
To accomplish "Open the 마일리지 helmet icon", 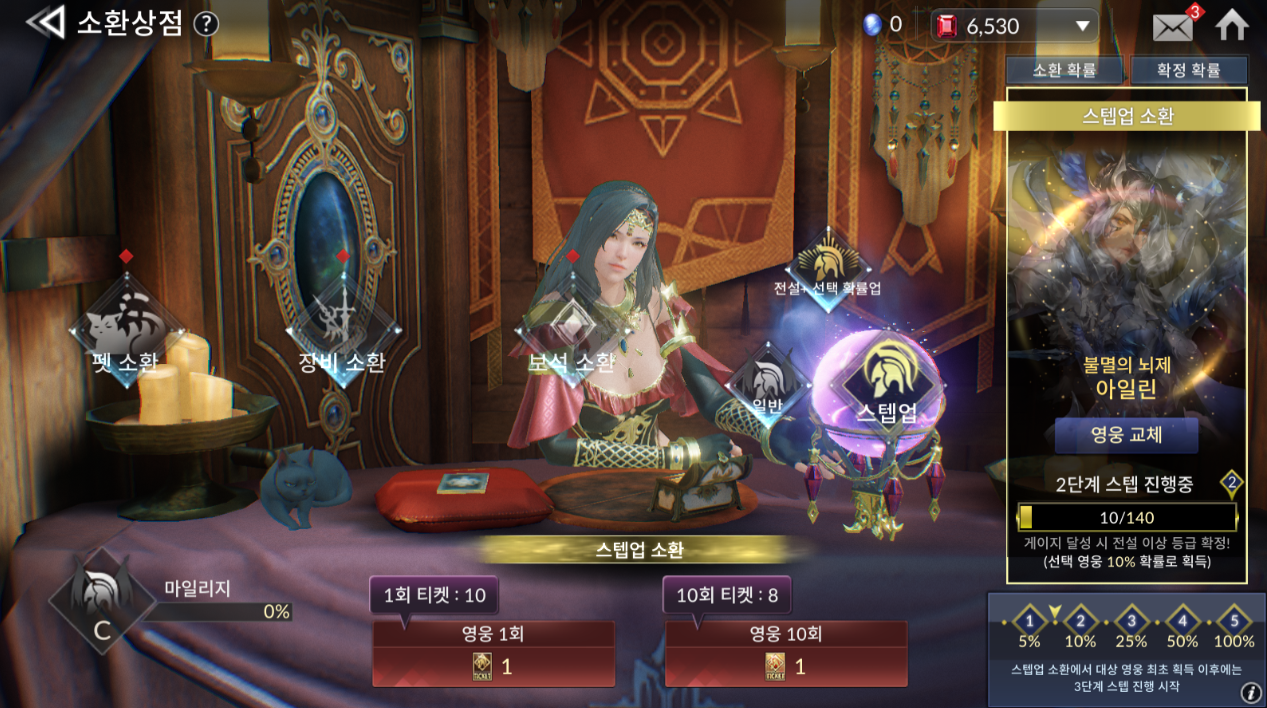I will [x=100, y=601].
